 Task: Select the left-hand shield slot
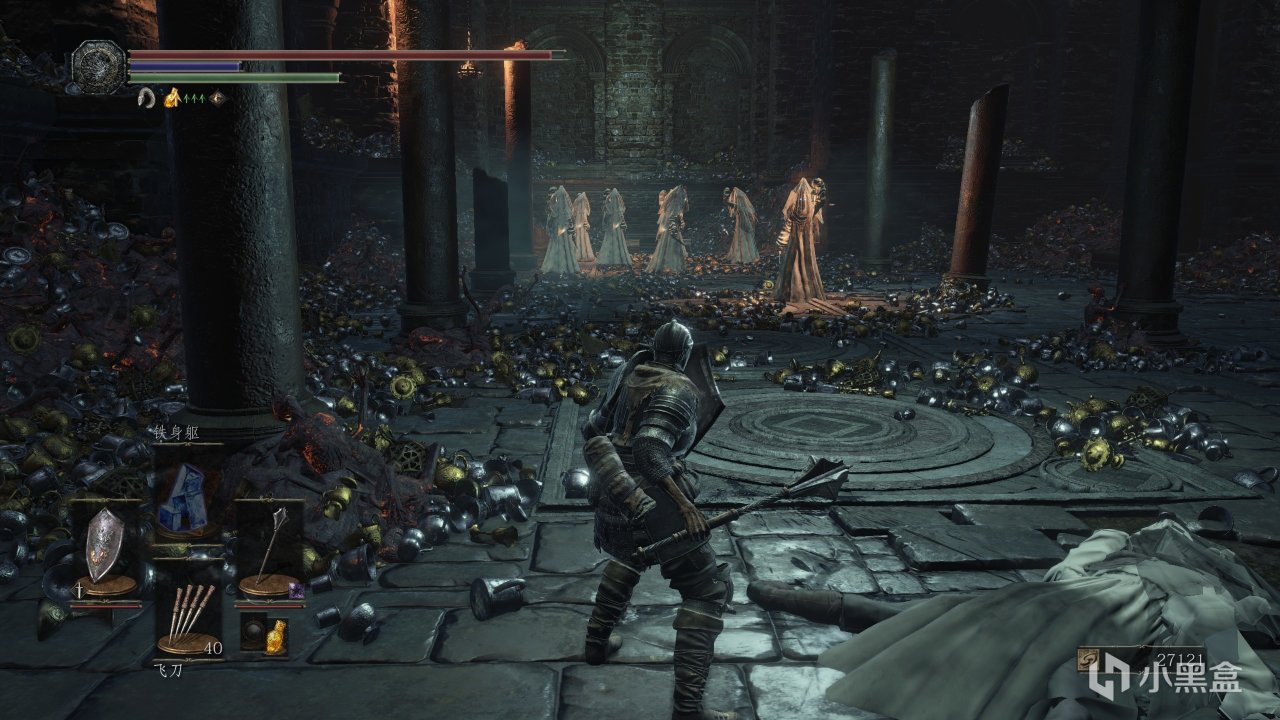coord(103,547)
